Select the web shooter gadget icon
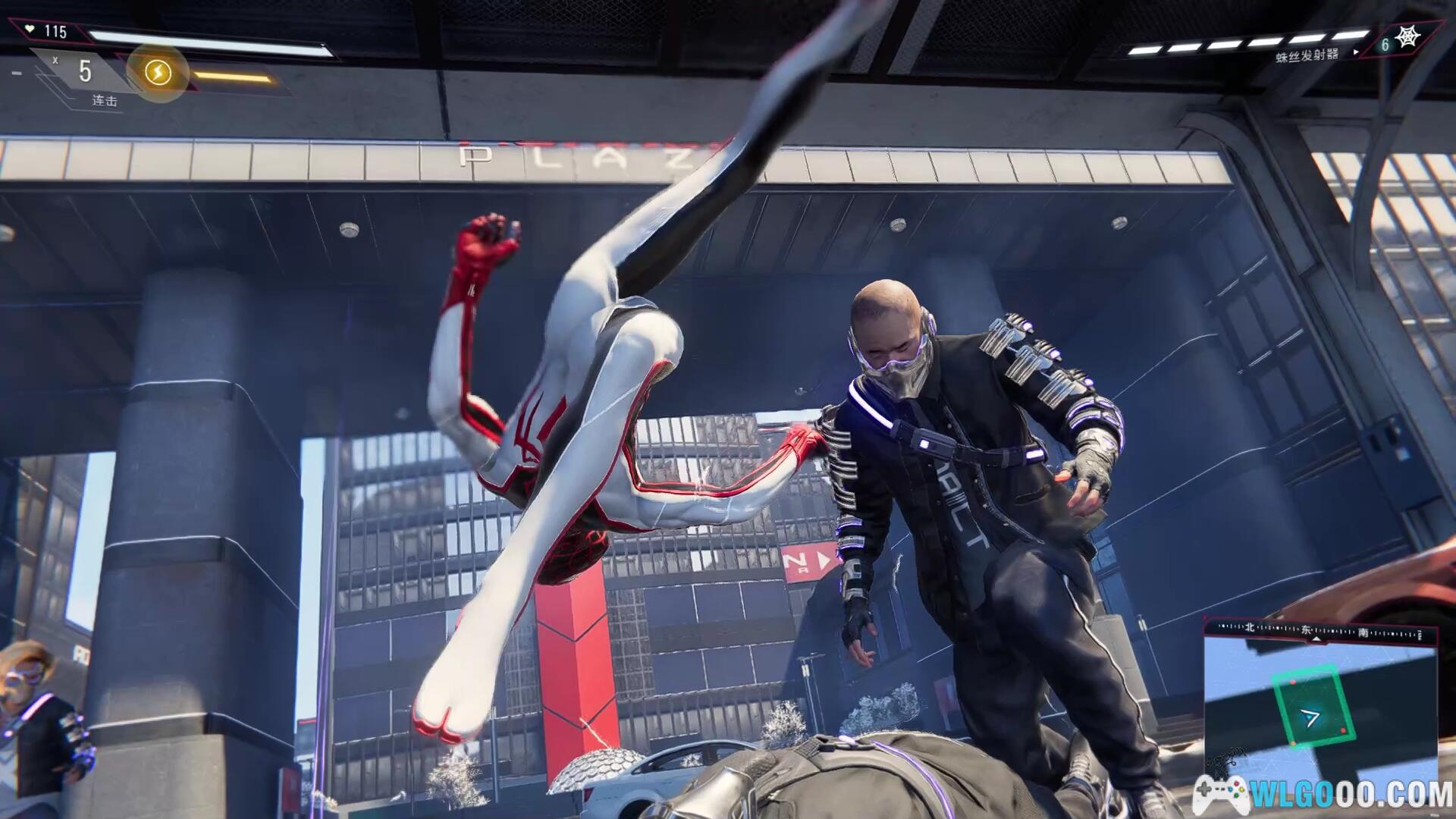This screenshot has width=1456, height=819. point(1407,37)
